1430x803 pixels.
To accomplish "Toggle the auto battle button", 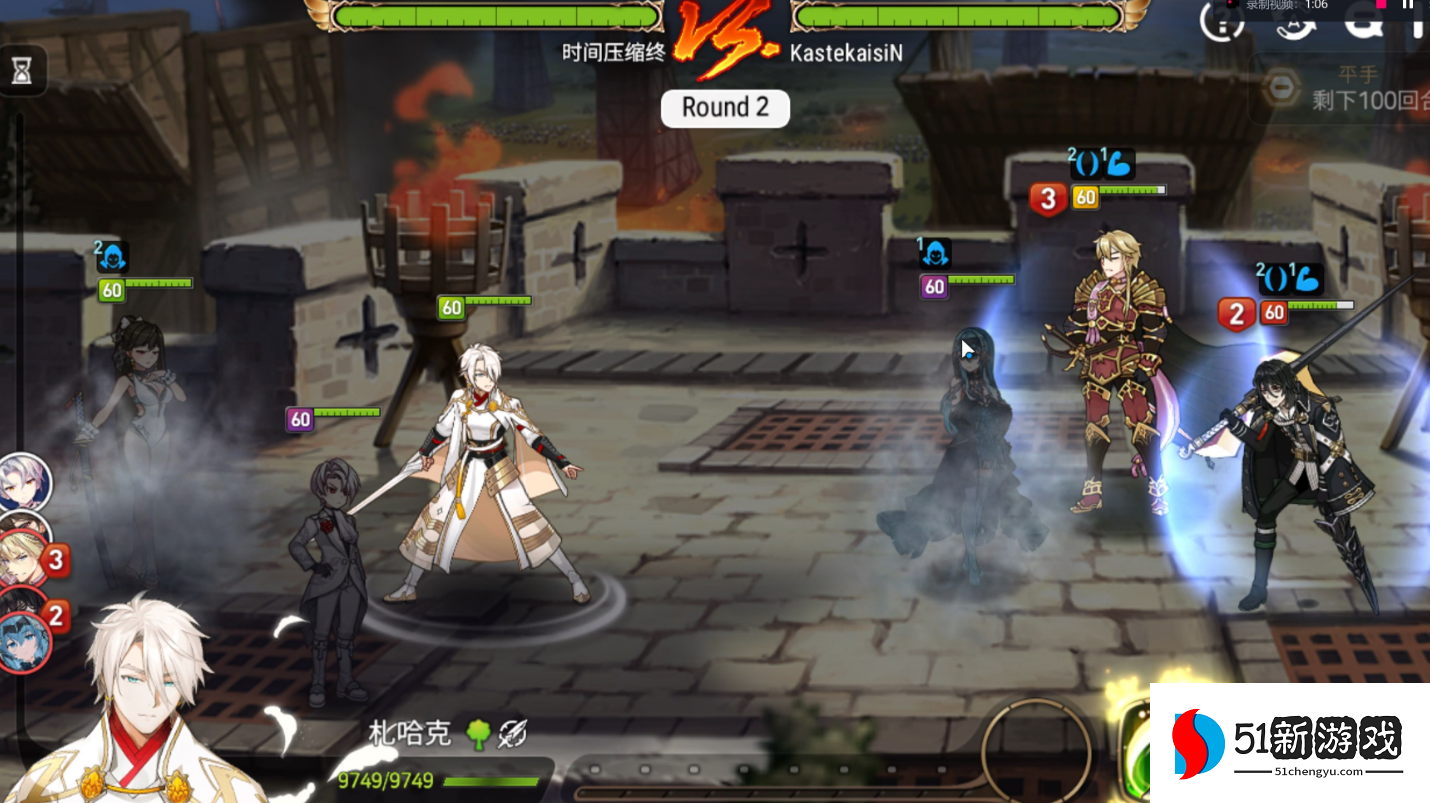I will [1295, 24].
